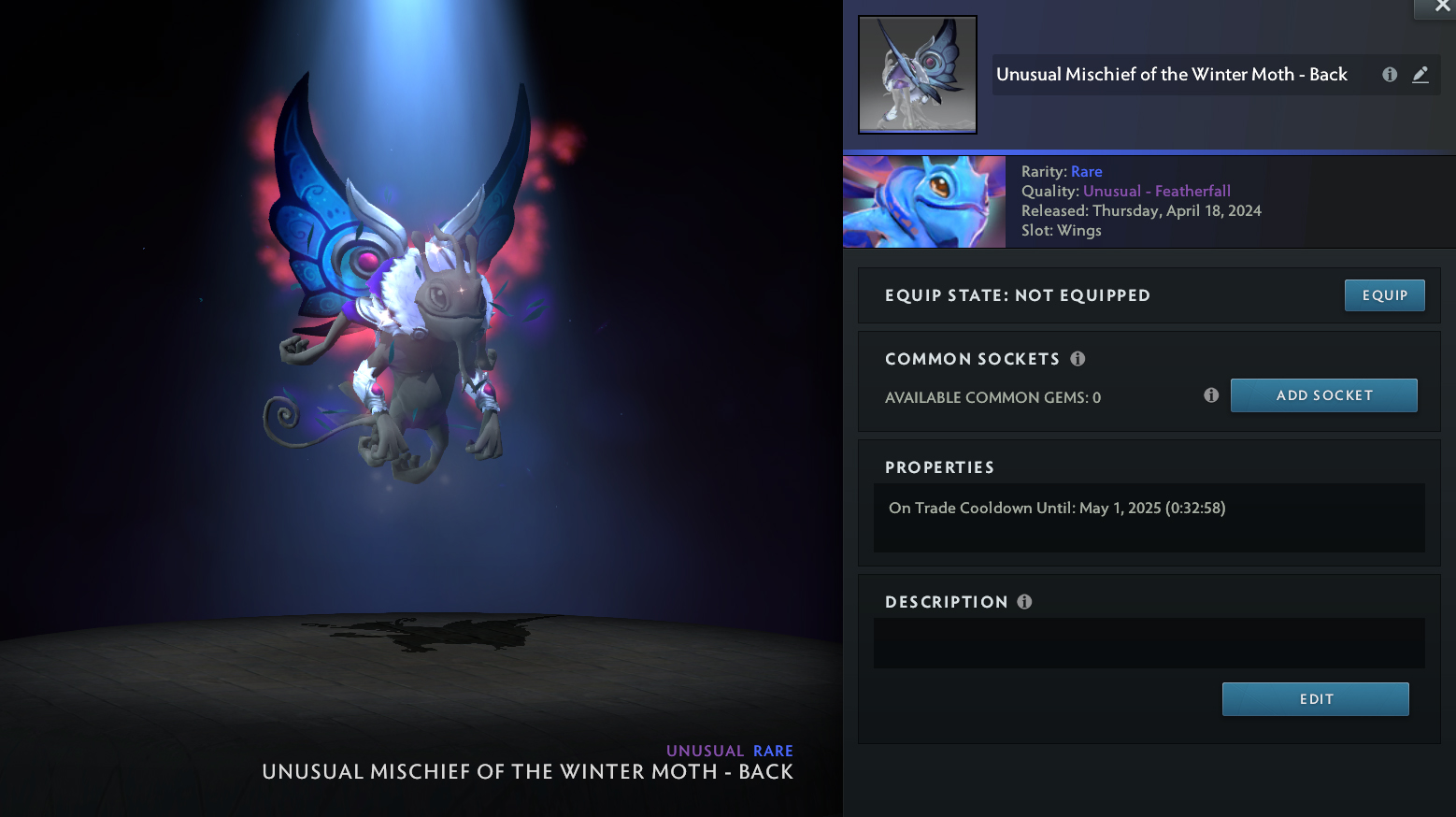The height and width of the screenshot is (817, 1456).
Task: Show Description info tooltip
Action: 1024,602
